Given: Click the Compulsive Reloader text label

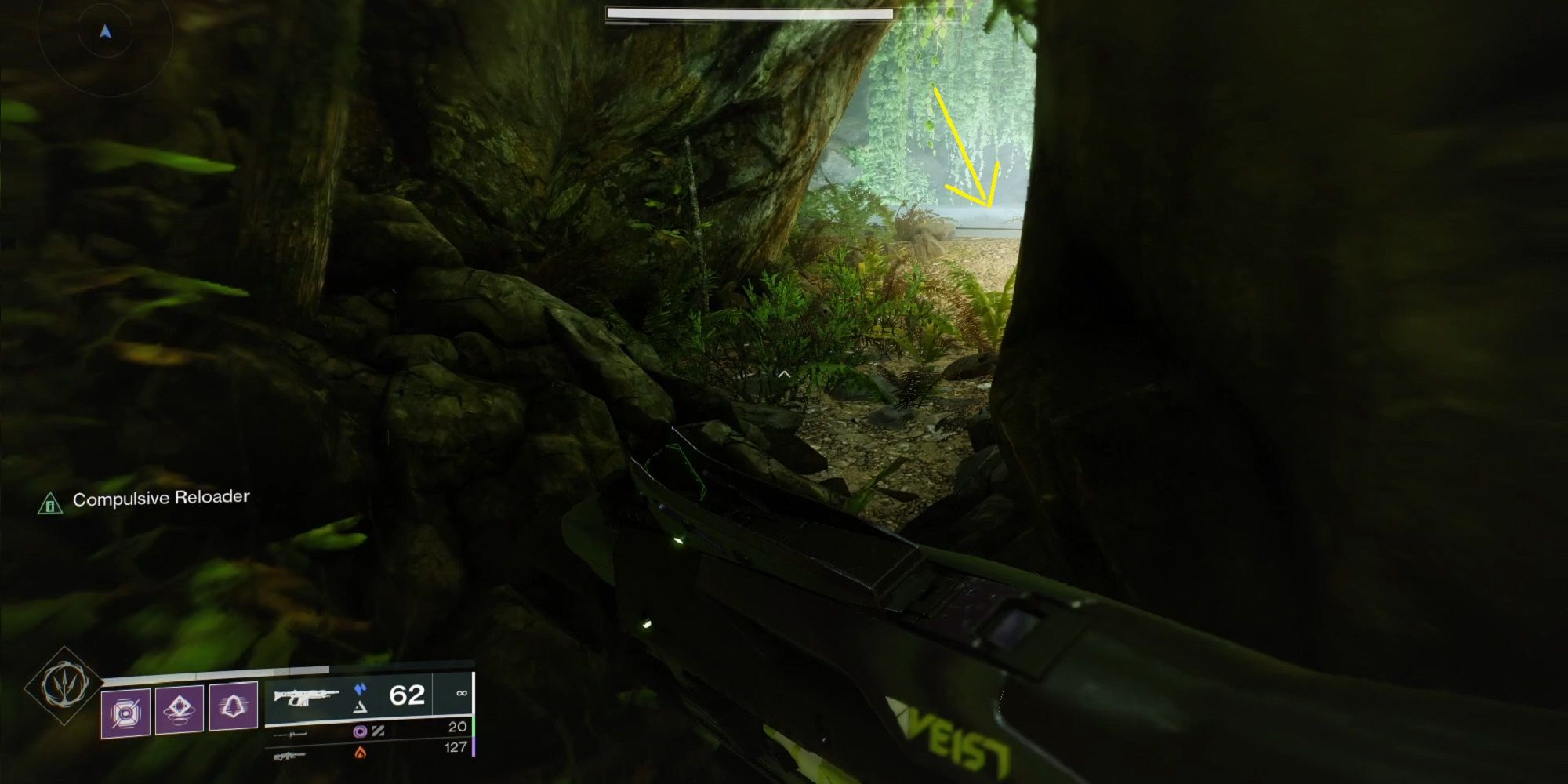Looking at the screenshot, I should tap(161, 496).
